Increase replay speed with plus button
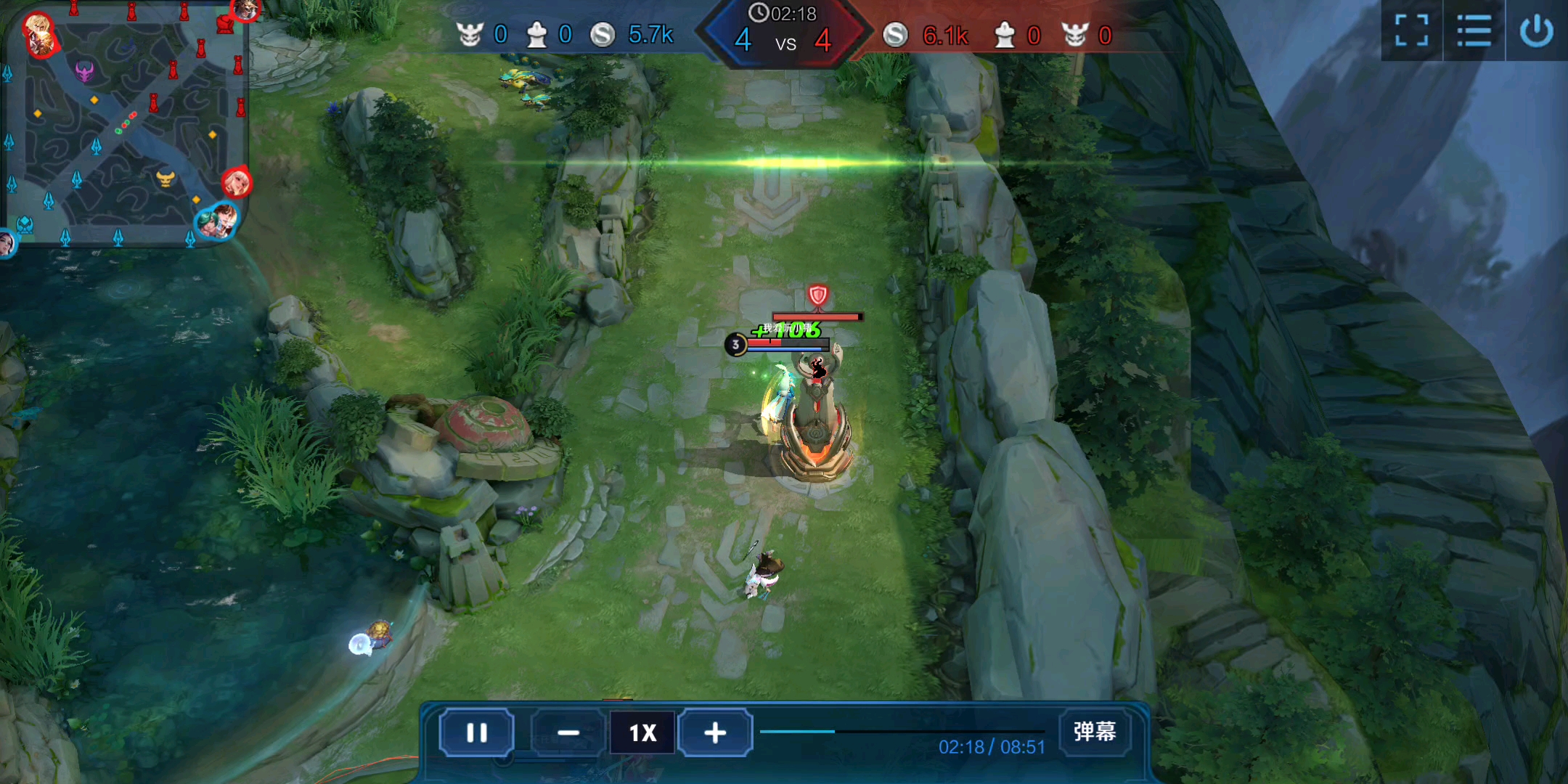Viewport: 1568px width, 784px height. 715,732
